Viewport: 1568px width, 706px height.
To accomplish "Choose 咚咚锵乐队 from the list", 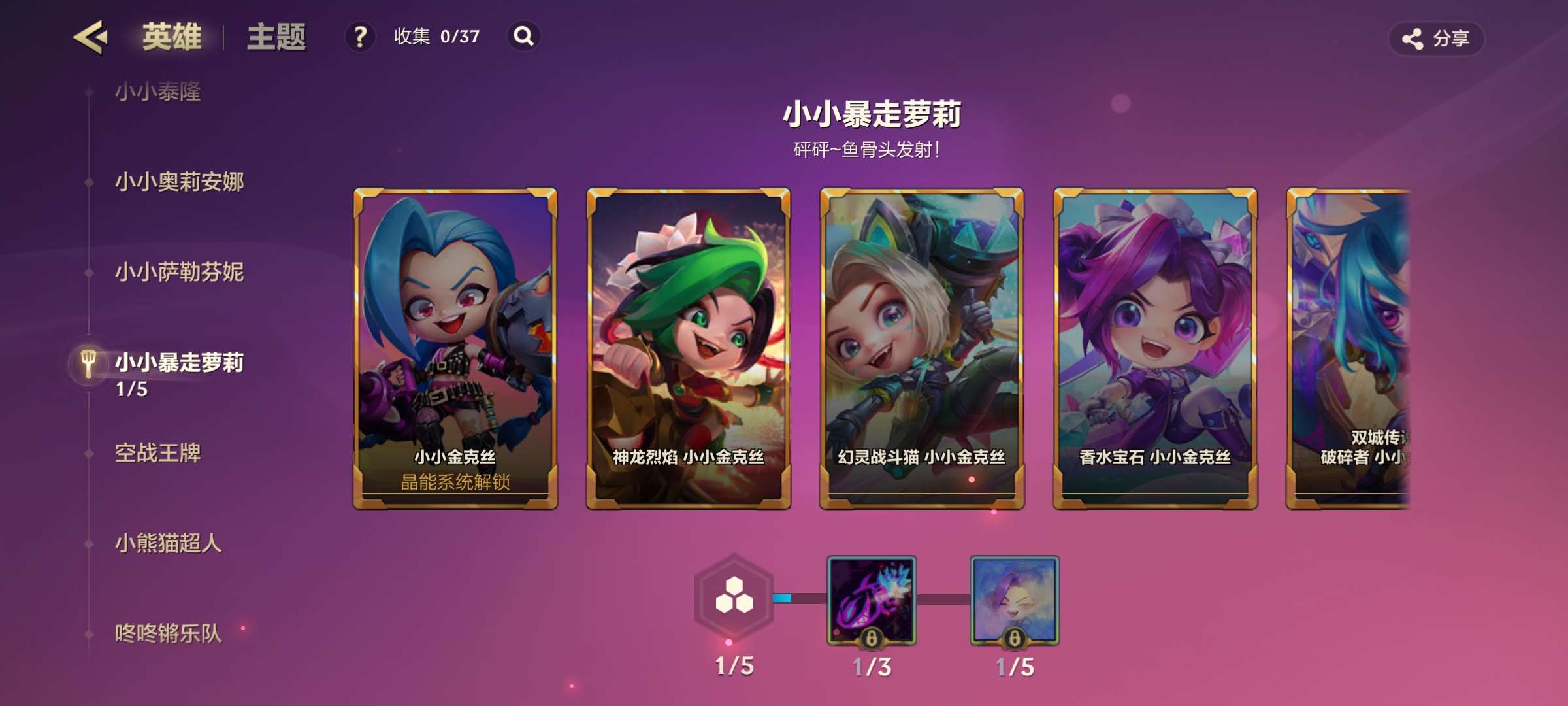I will click(169, 633).
